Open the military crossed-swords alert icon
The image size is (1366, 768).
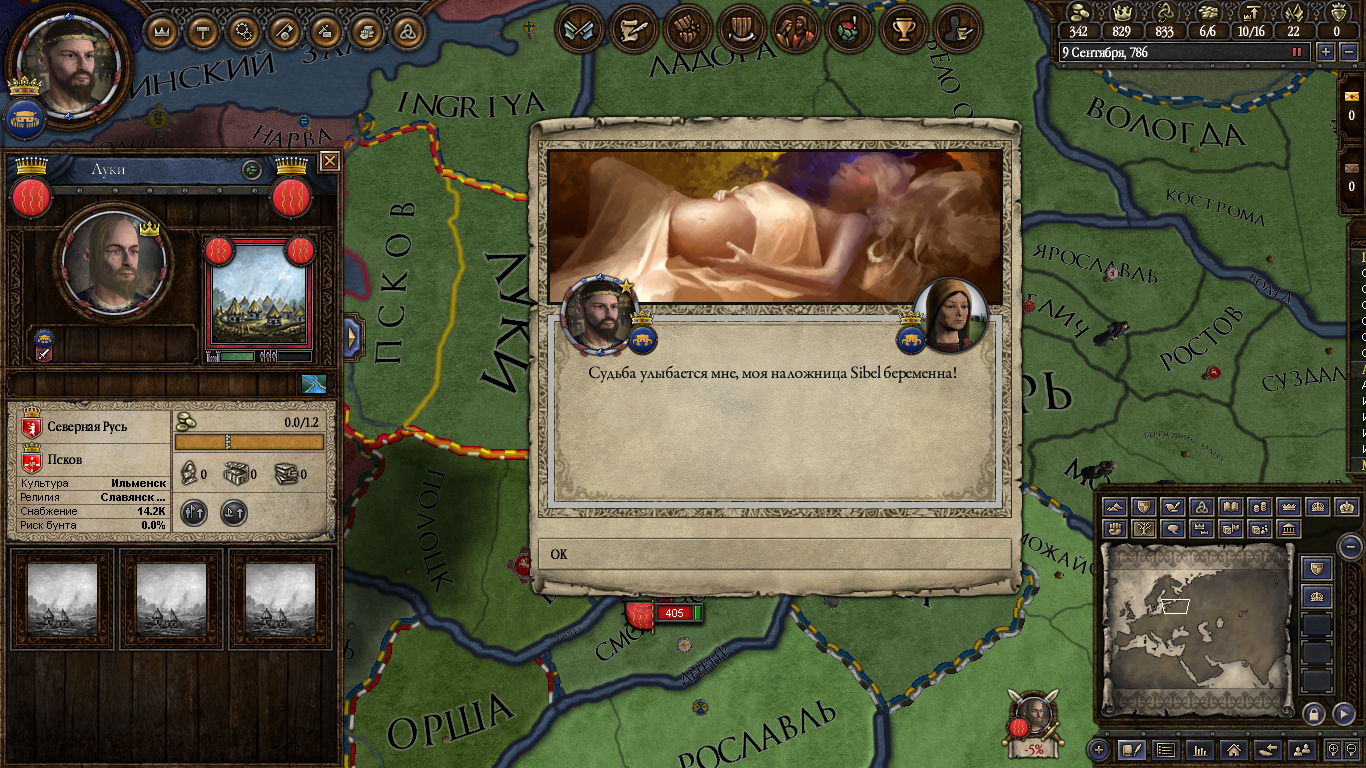580,29
